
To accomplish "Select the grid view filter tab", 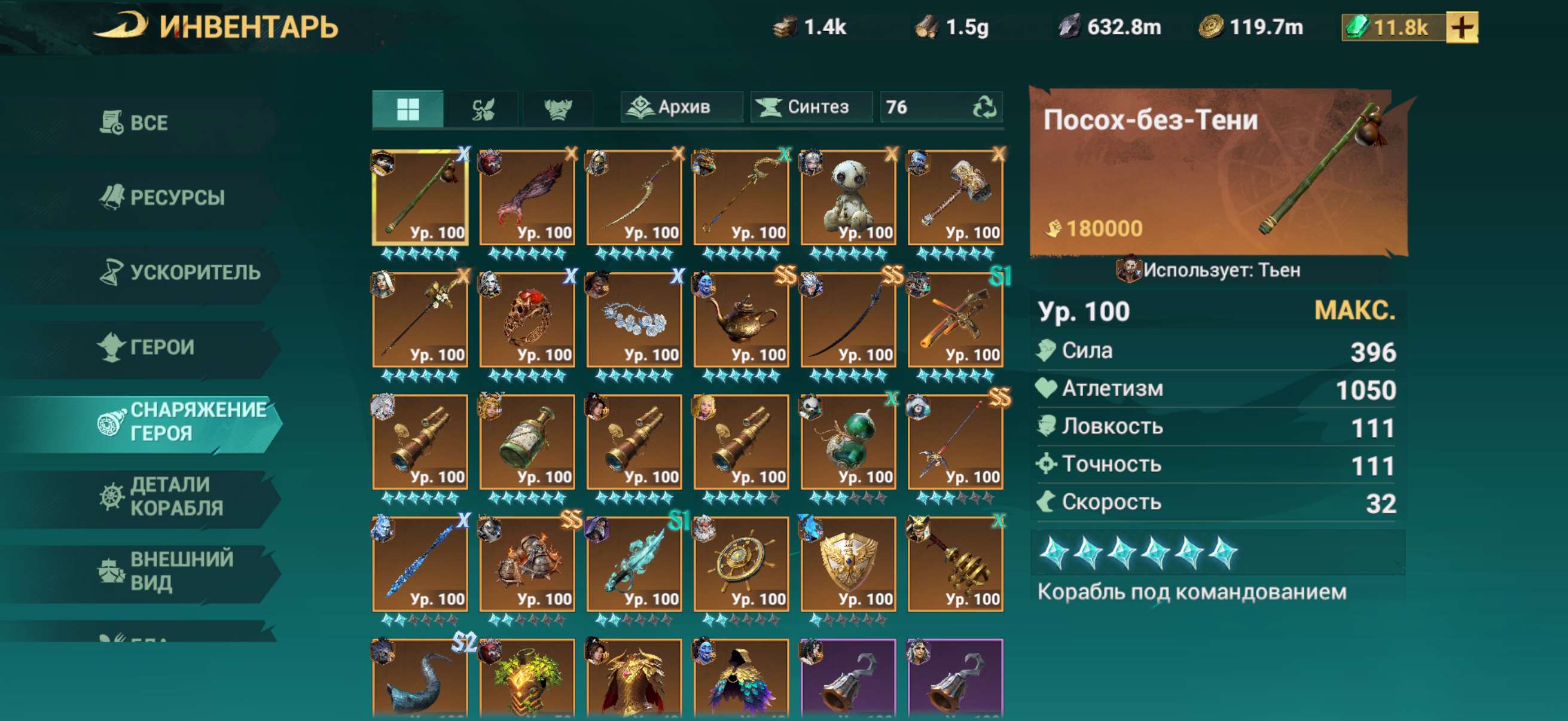I will 408,109.
